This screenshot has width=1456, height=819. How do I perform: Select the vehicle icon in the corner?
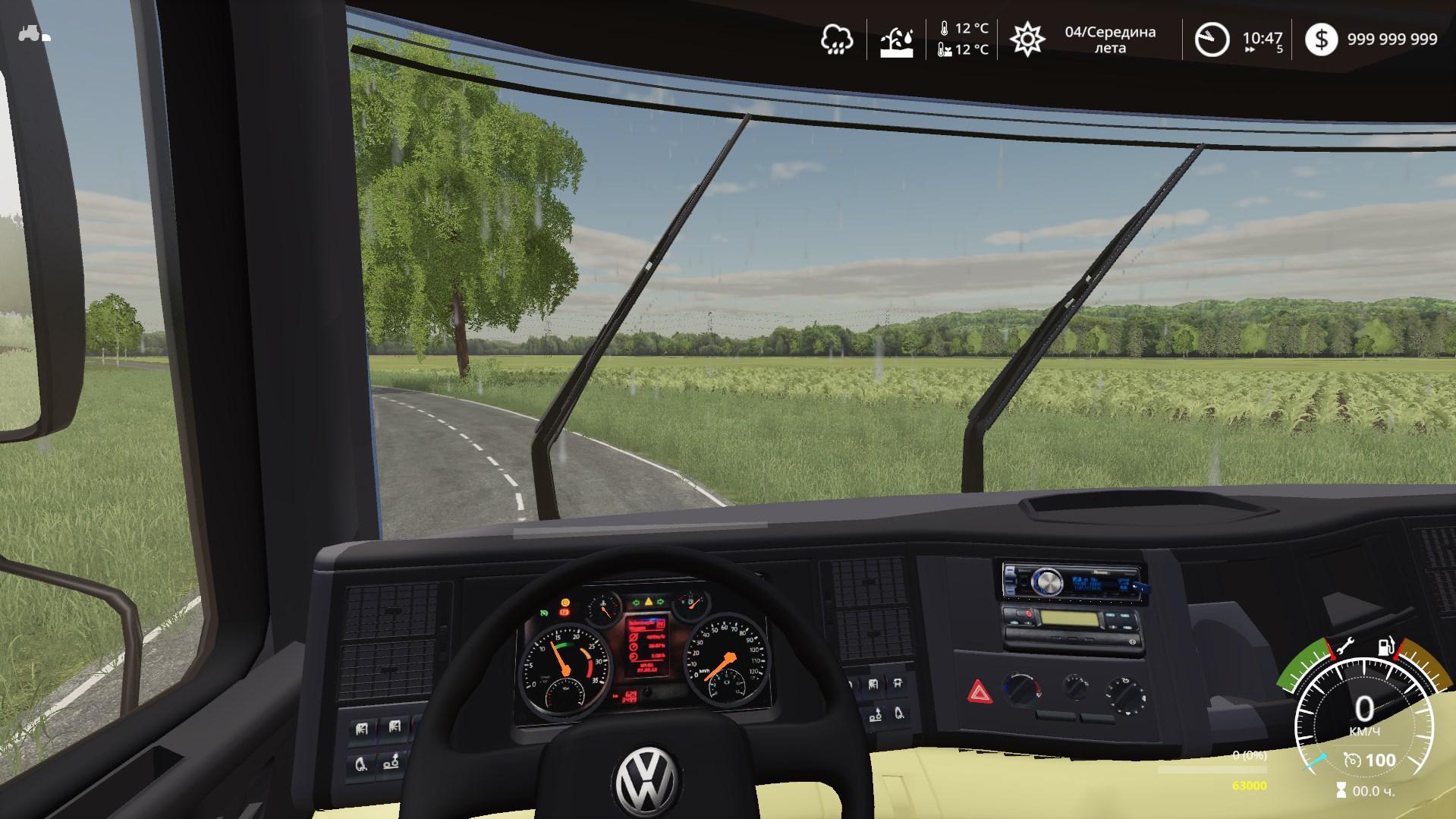pyautogui.click(x=34, y=34)
